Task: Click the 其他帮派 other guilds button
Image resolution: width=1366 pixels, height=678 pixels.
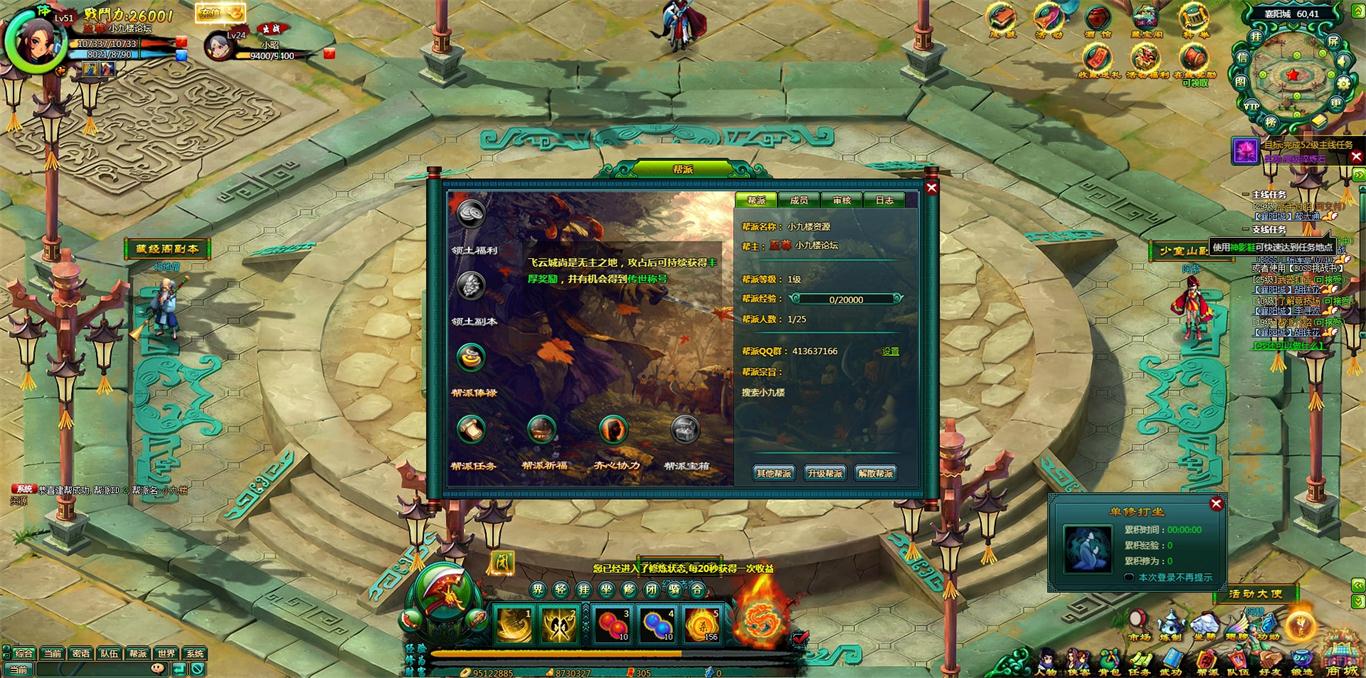Action: [x=774, y=473]
